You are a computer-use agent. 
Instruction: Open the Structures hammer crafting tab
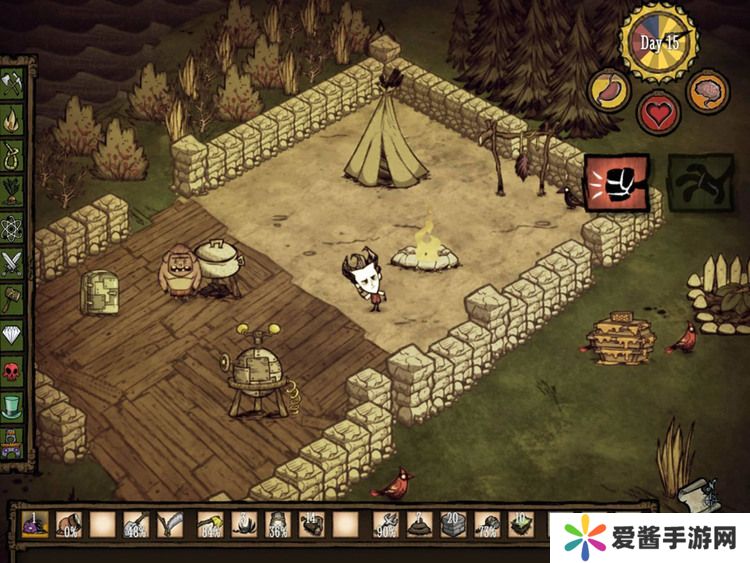(14, 298)
